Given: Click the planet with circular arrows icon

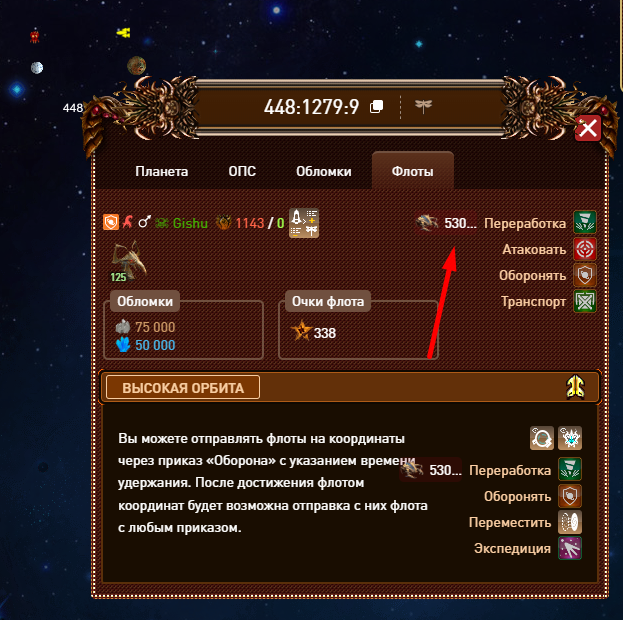Looking at the screenshot, I should click(543, 438).
